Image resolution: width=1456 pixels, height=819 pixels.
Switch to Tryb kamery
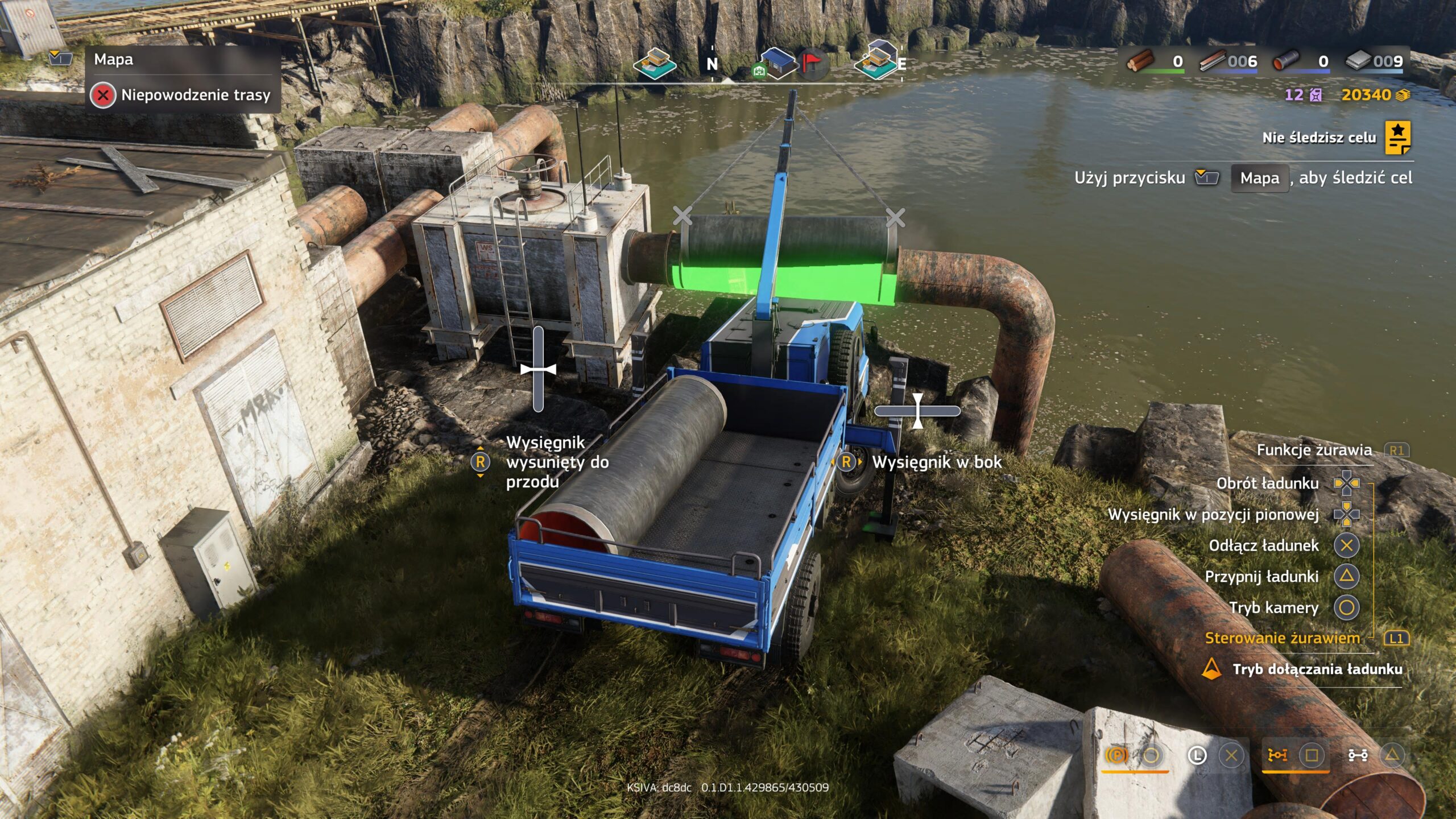coord(1273,607)
